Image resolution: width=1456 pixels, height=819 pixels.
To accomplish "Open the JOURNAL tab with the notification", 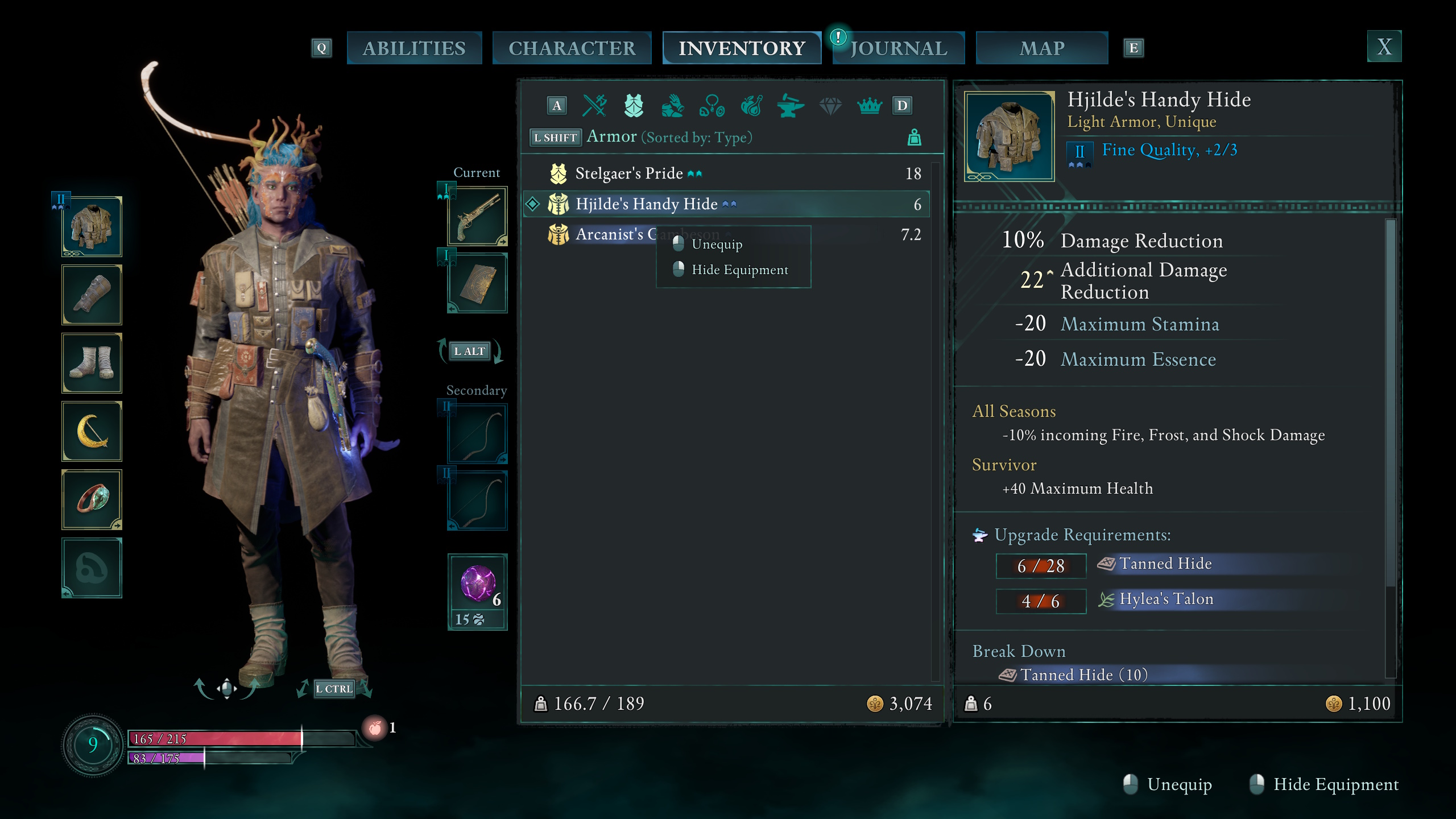I will pyautogui.click(x=897, y=48).
